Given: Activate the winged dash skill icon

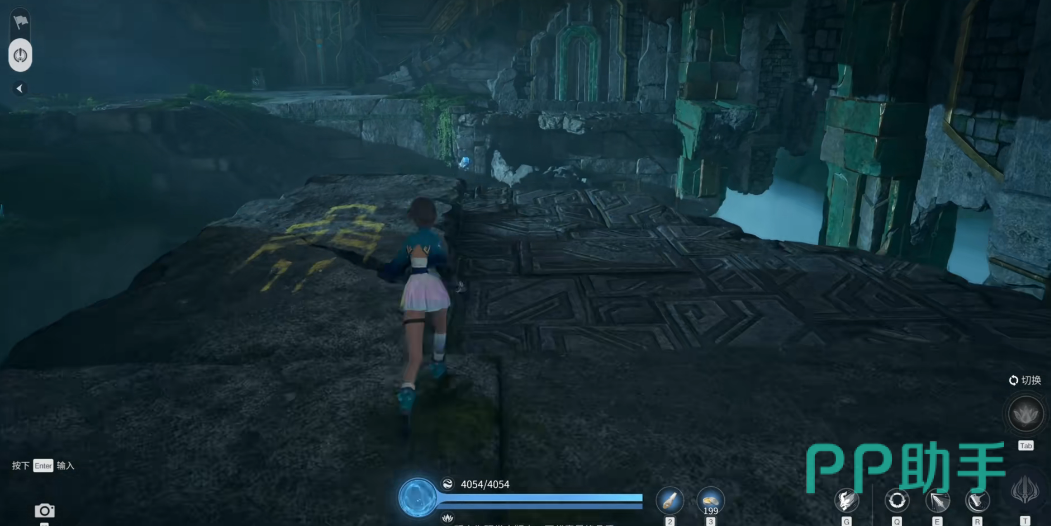Looking at the screenshot, I should click(x=847, y=500).
